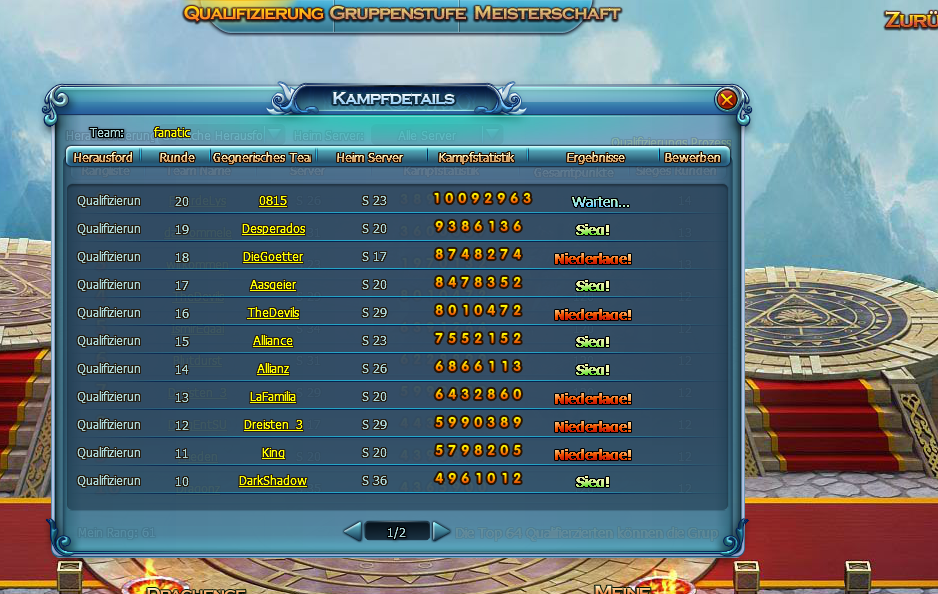The height and width of the screenshot is (594, 938).
Task: View the DarkShadow team
Action: [273, 481]
